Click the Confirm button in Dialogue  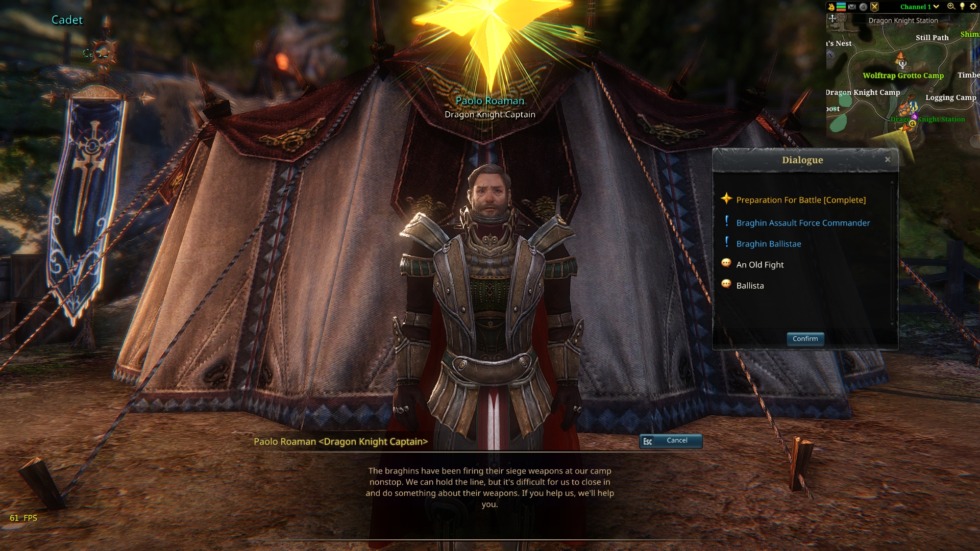coord(805,339)
